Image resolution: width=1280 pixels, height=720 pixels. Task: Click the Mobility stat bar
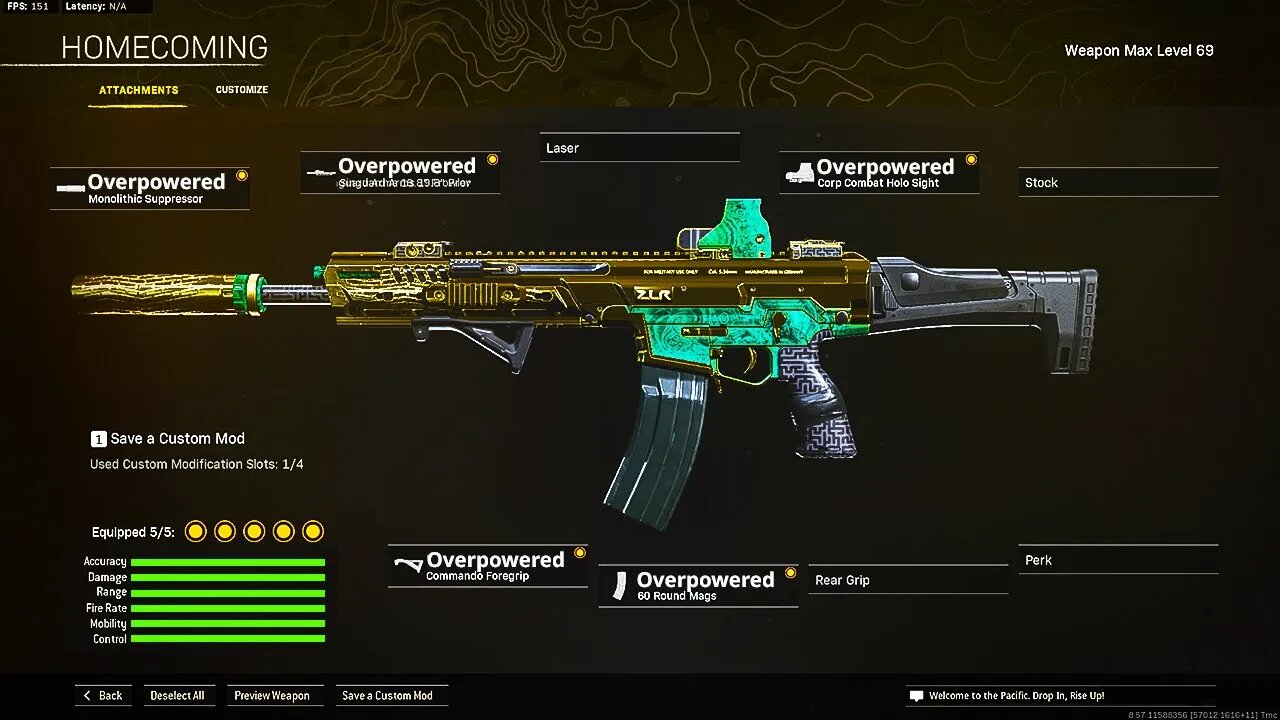[x=227, y=623]
